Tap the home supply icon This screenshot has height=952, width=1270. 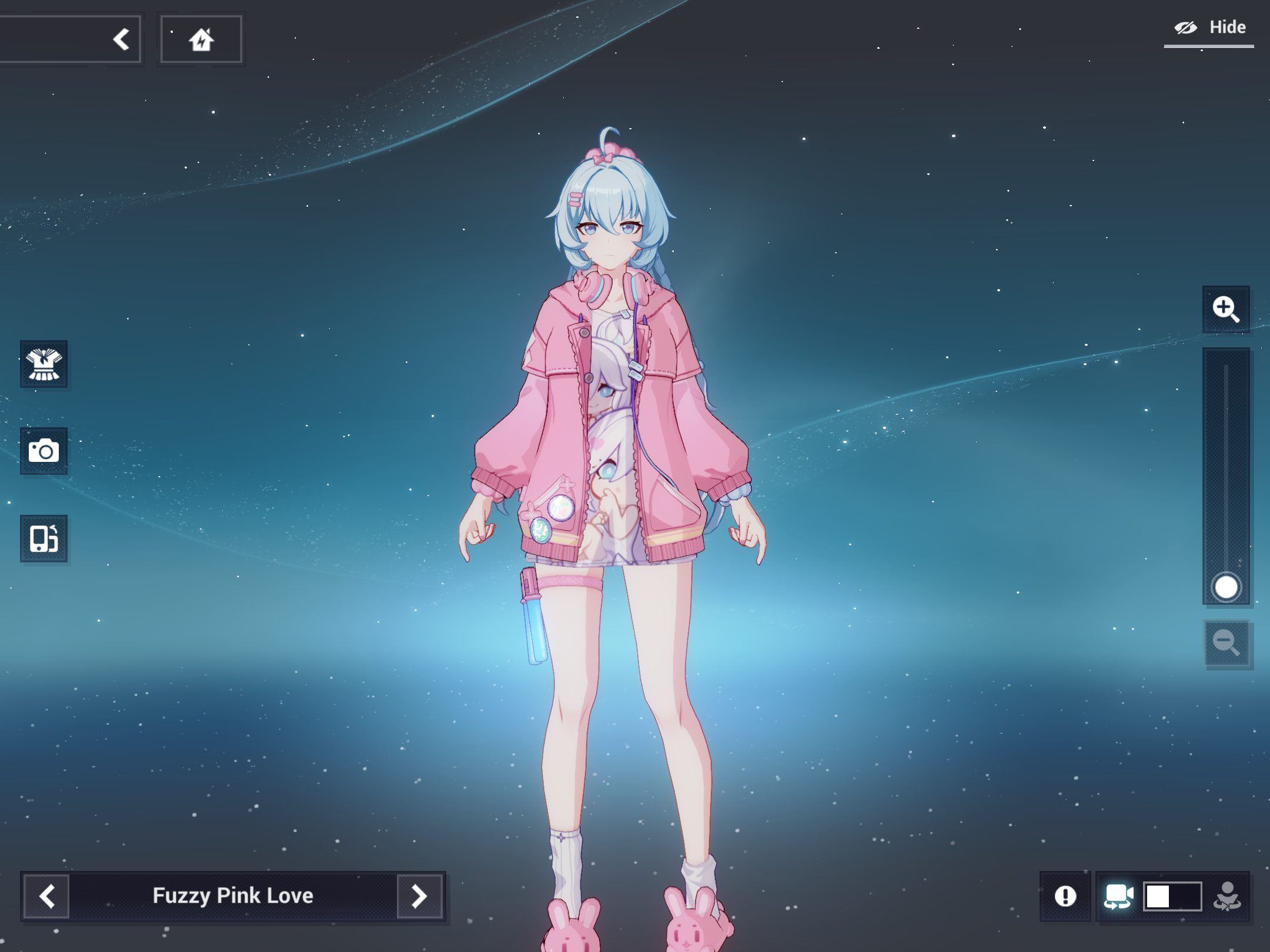point(200,39)
